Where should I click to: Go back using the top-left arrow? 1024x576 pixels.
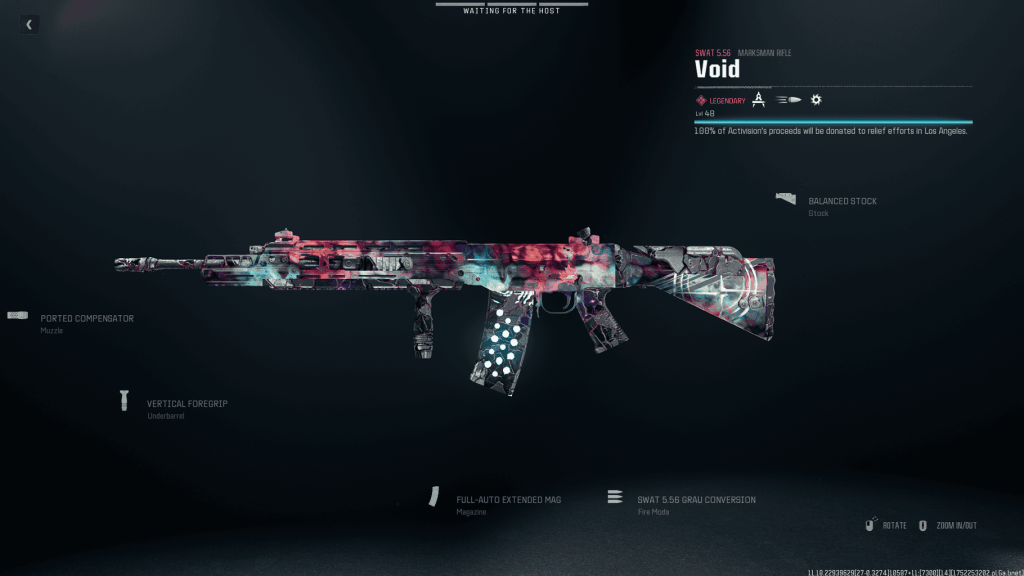(29, 24)
